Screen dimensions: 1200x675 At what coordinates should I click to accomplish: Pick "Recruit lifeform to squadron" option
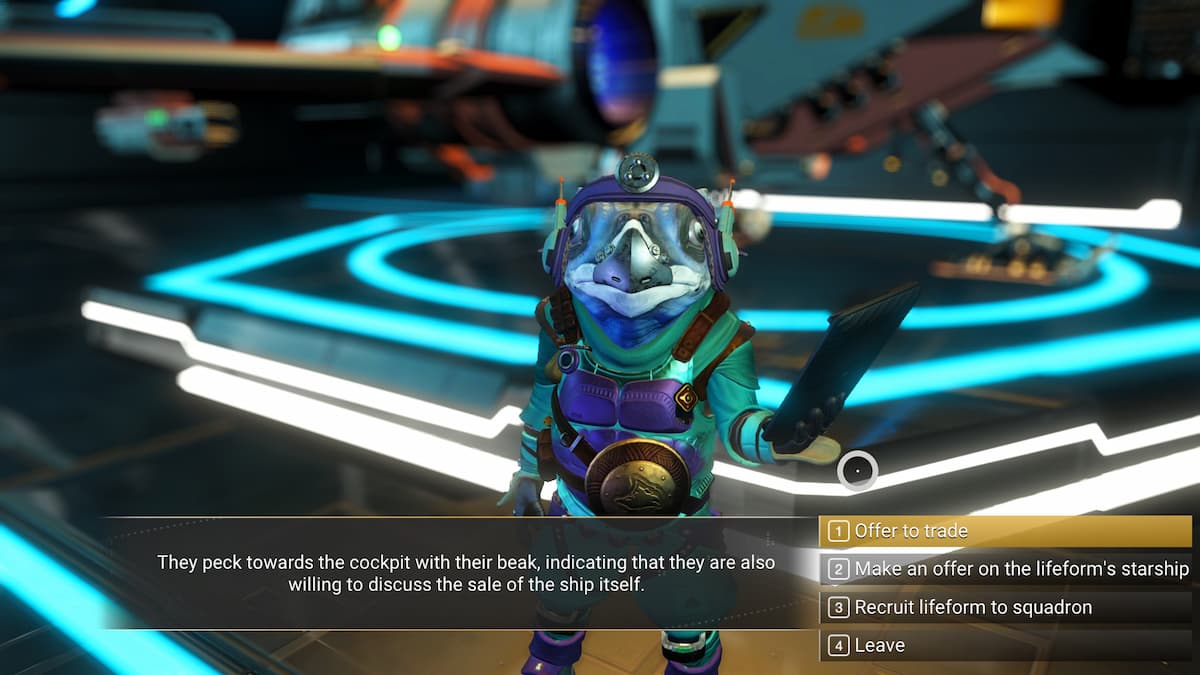1004,607
